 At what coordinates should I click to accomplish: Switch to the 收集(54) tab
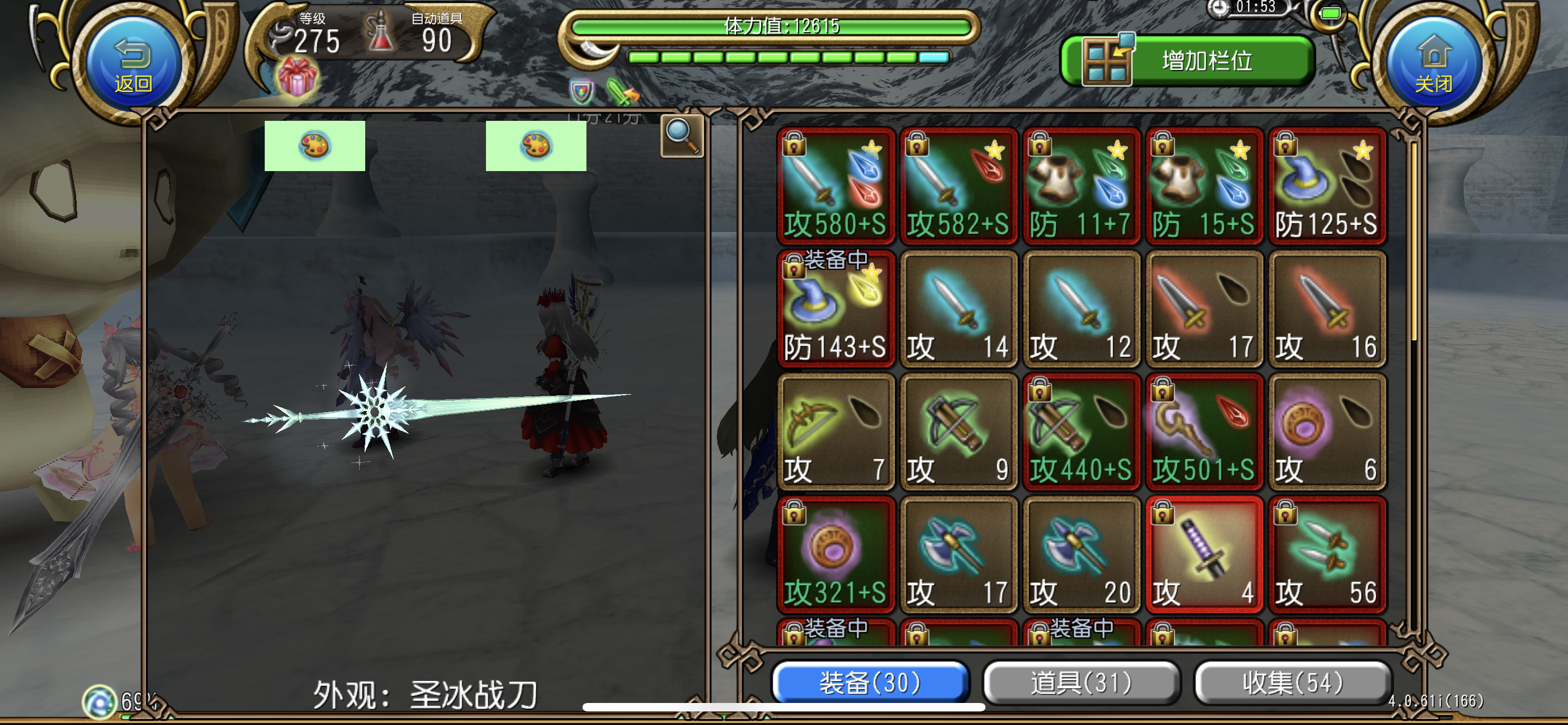click(1290, 683)
